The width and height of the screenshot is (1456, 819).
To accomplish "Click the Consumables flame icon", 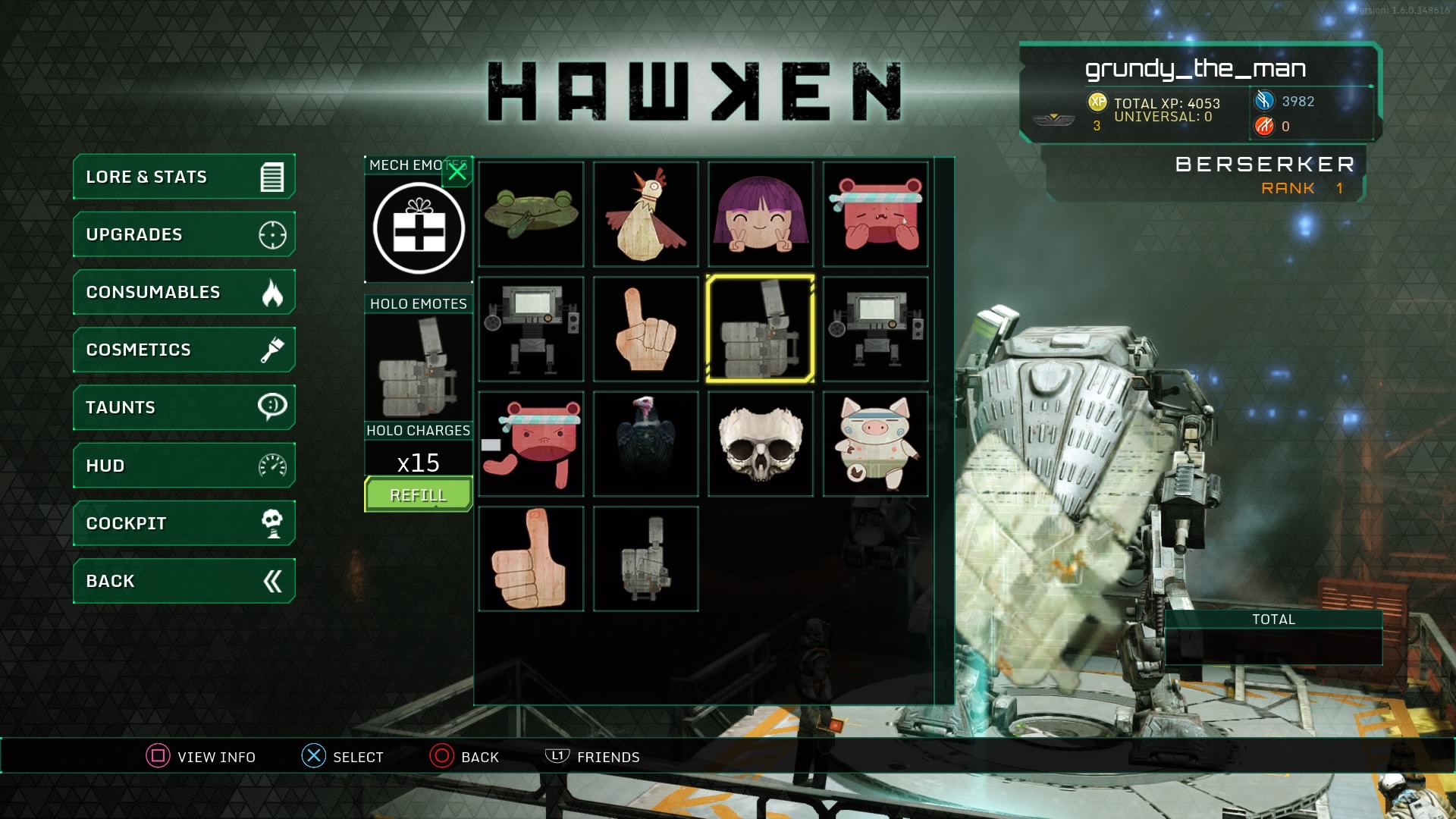I will tap(271, 292).
